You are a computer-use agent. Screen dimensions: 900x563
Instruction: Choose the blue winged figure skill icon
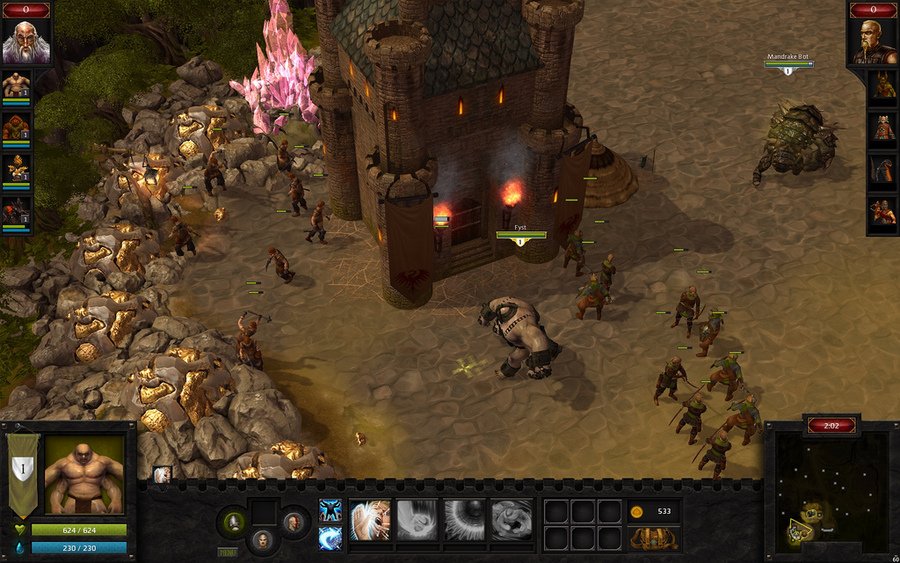coord(330,510)
